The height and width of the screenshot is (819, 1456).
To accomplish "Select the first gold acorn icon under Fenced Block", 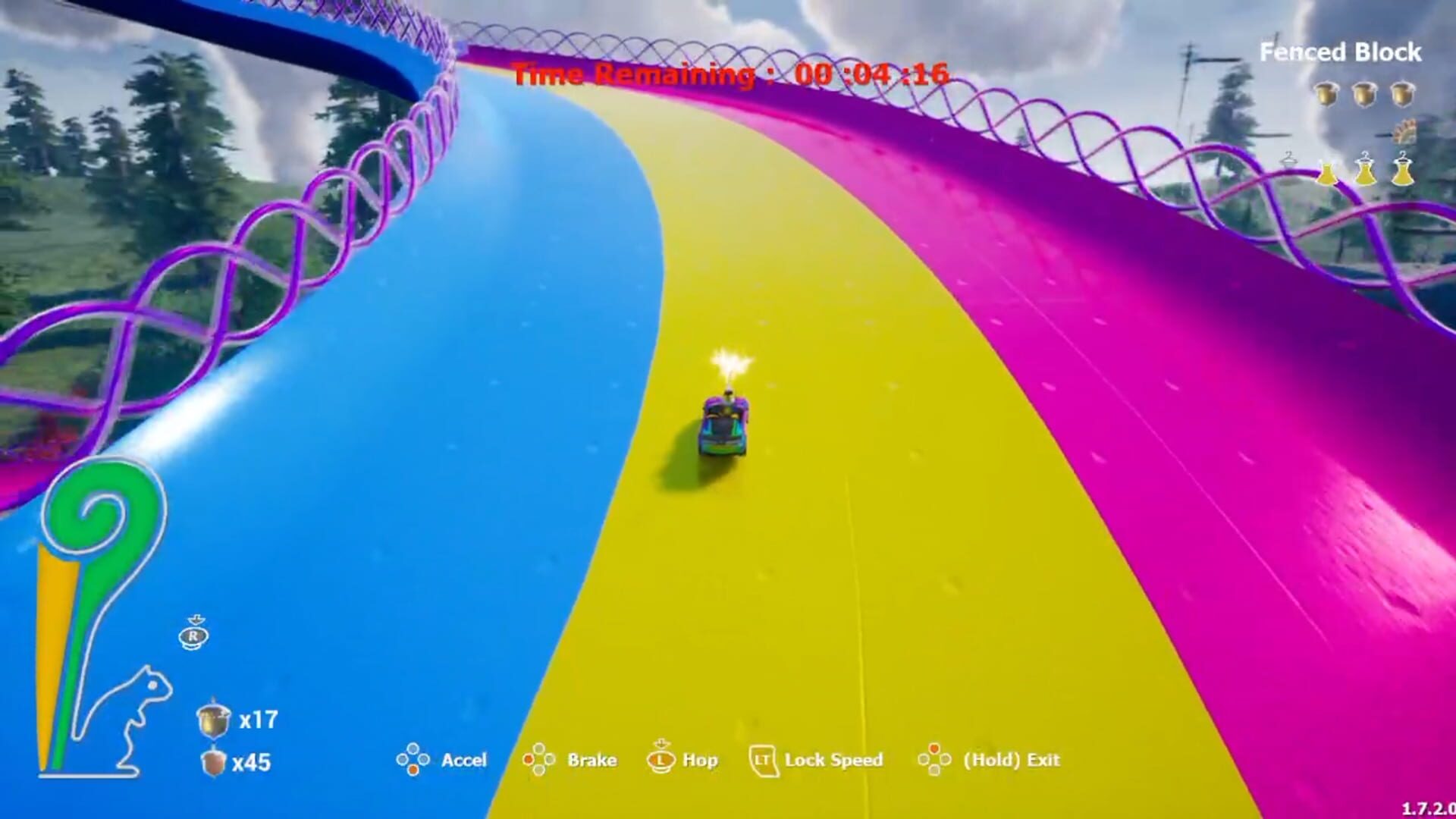I will point(1326,96).
